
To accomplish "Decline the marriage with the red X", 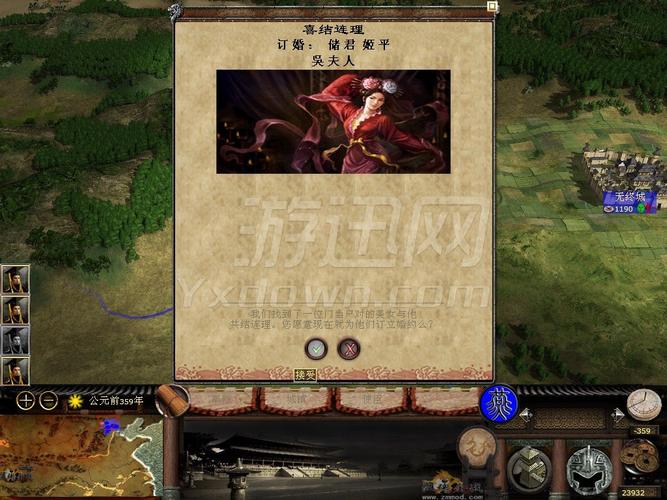I will tap(348, 348).
